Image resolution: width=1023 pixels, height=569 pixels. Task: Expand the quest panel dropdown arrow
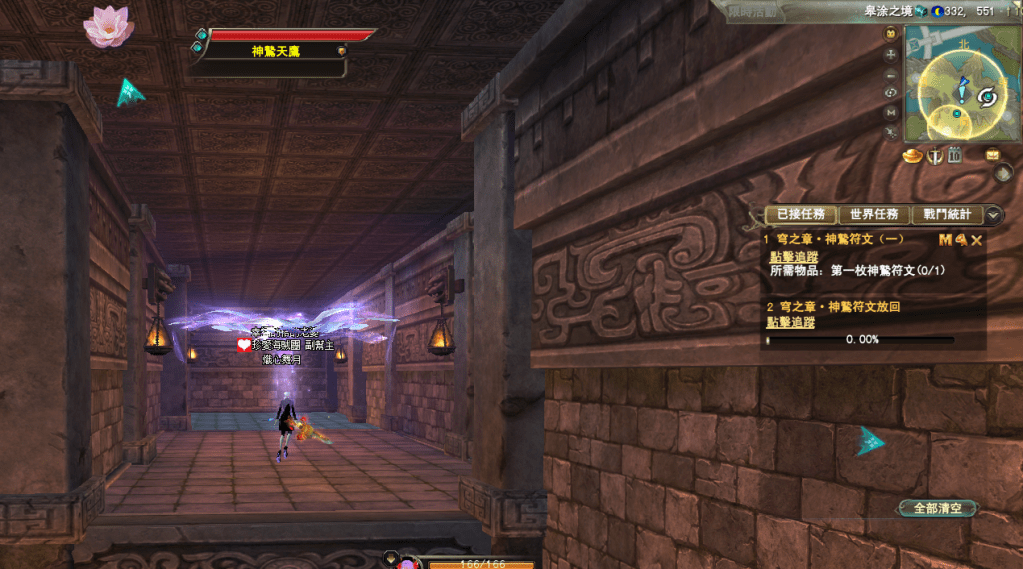[x=992, y=214]
